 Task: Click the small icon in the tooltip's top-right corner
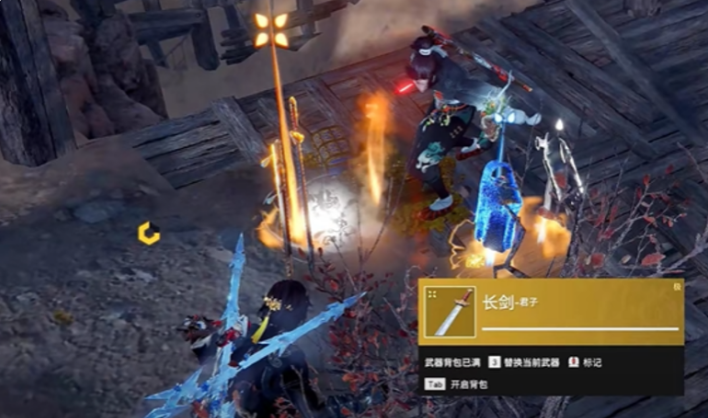point(676,287)
